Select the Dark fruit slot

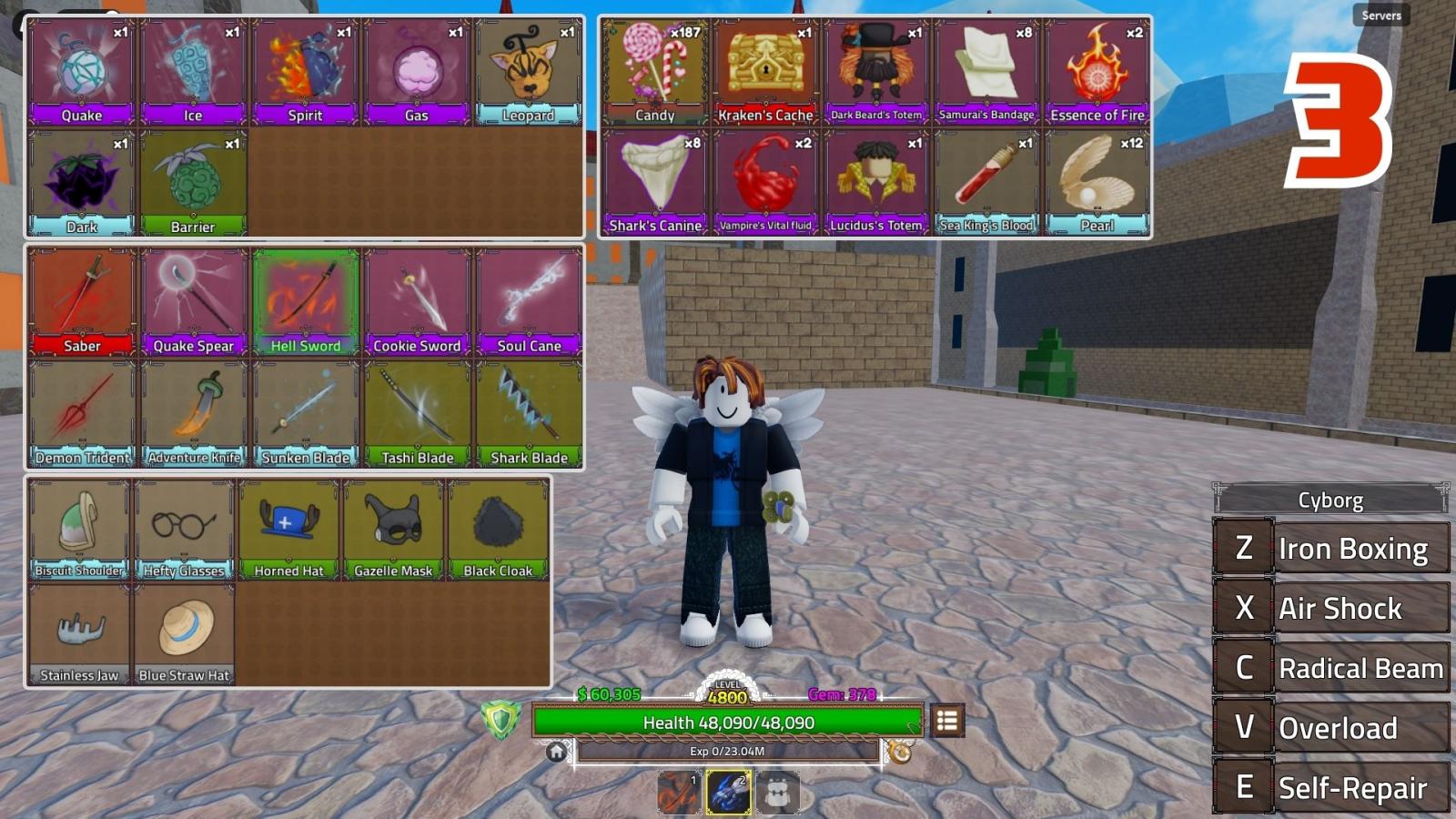[82, 183]
